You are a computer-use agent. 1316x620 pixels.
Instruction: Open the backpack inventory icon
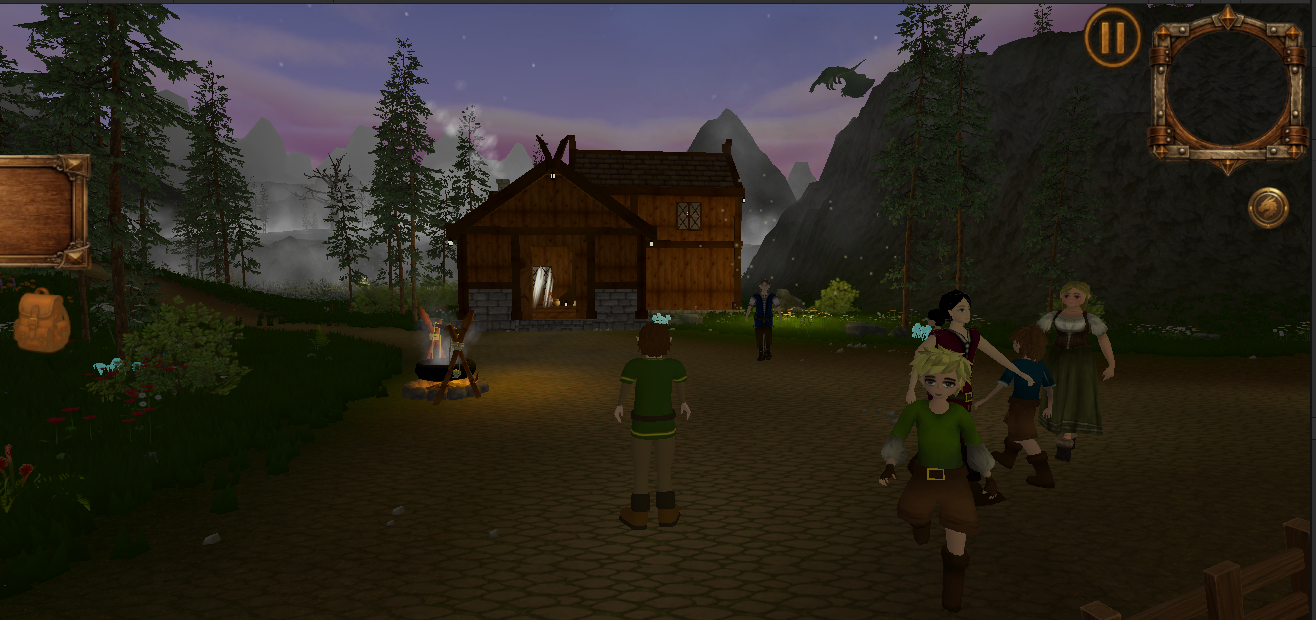tap(42, 321)
